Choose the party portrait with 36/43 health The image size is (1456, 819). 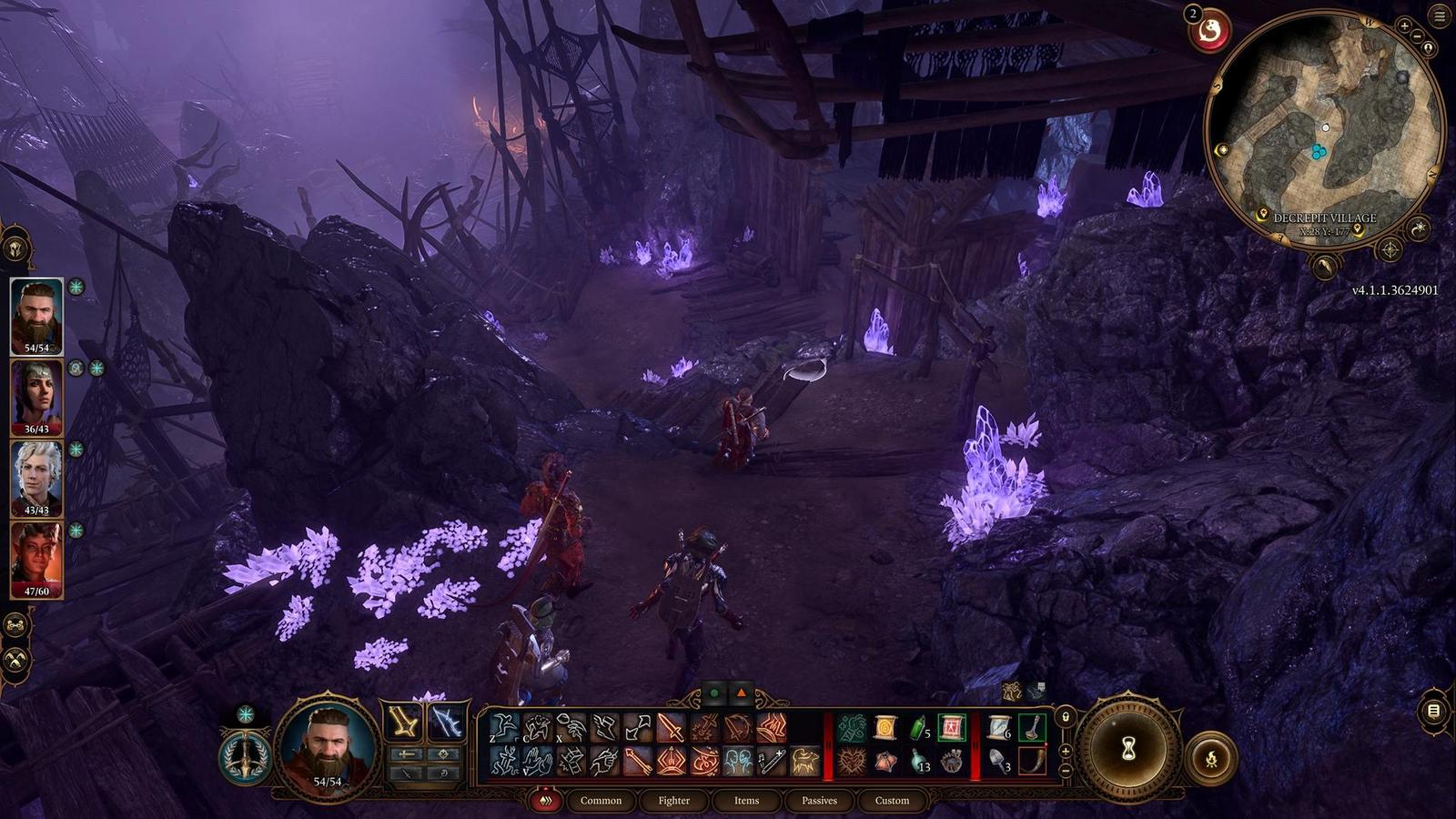(36, 396)
